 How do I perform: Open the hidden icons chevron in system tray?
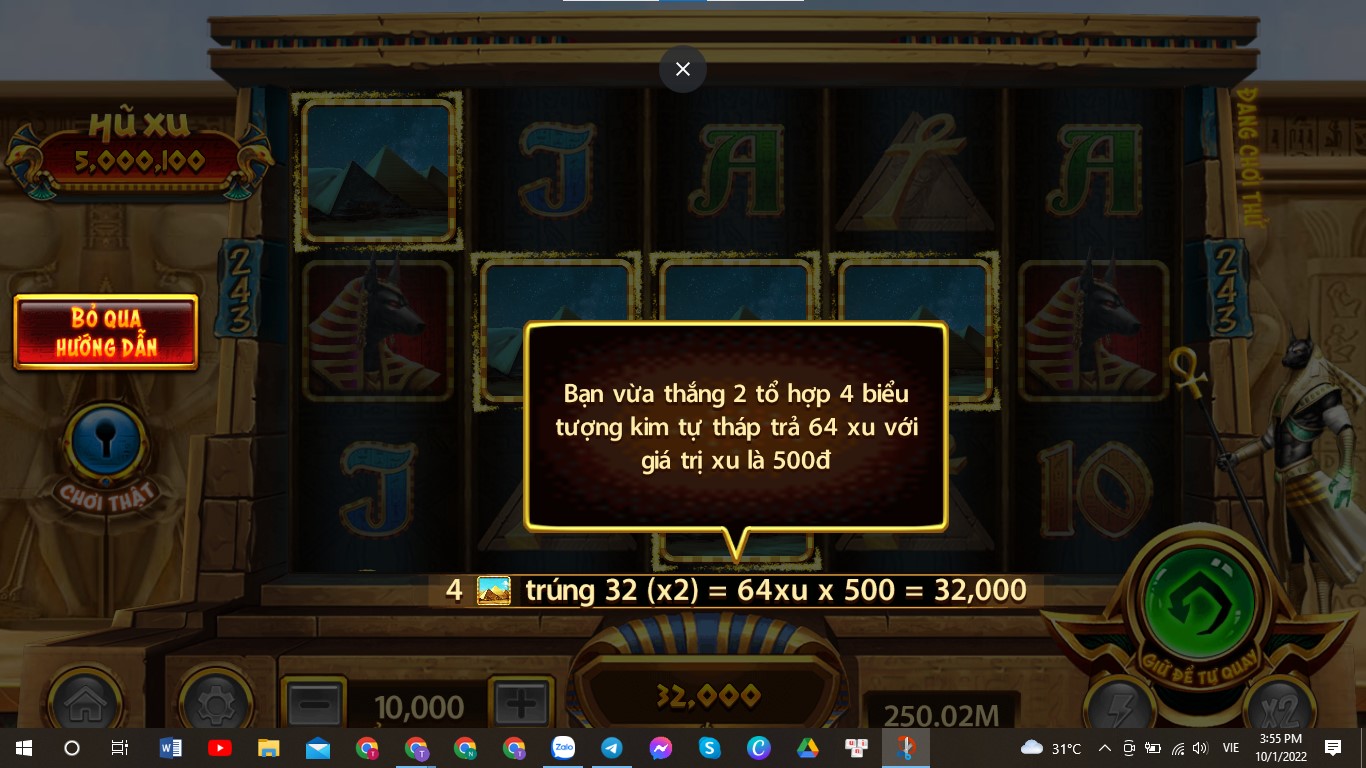(x=1105, y=747)
